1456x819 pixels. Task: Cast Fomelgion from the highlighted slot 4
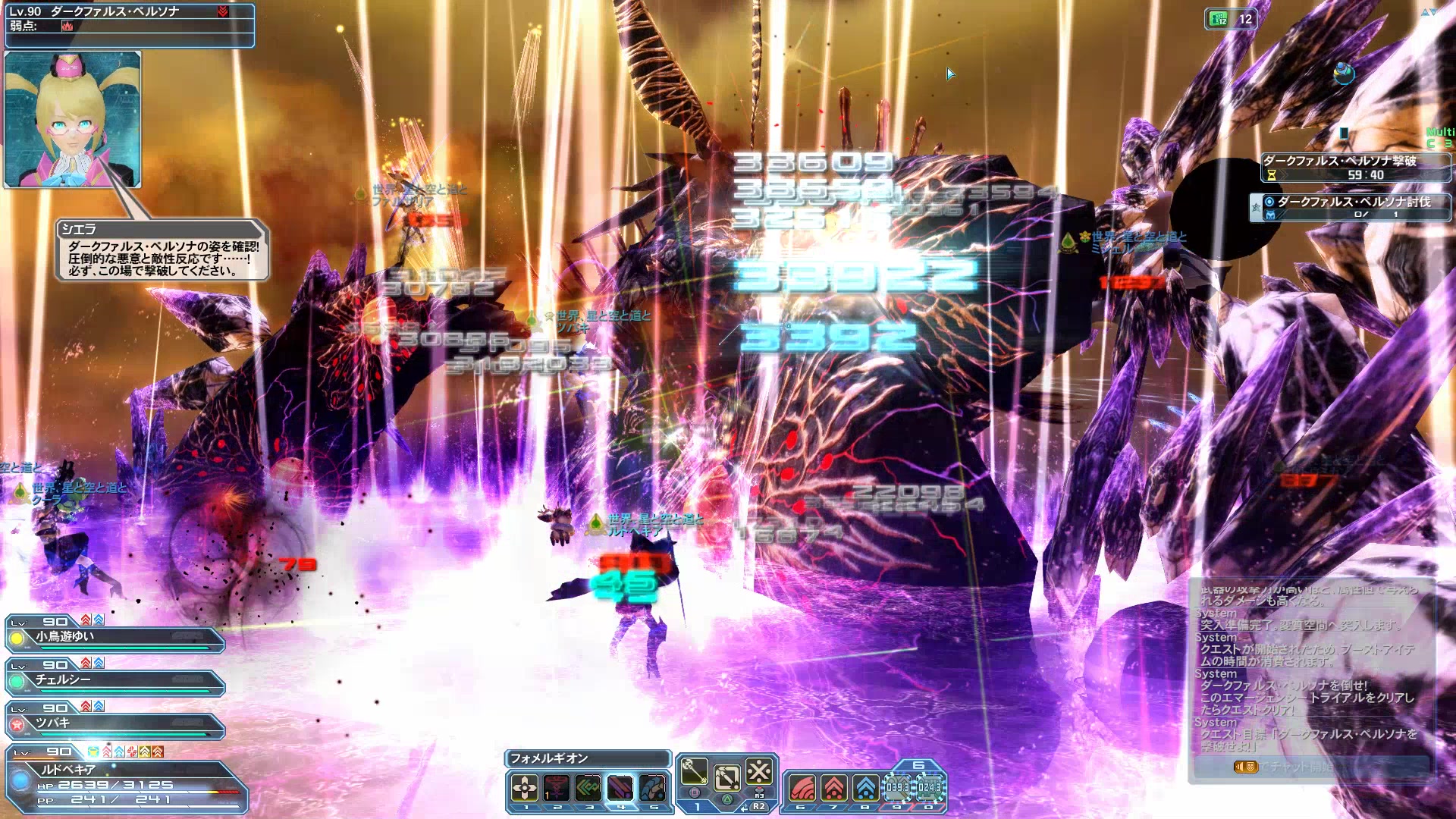click(x=620, y=787)
